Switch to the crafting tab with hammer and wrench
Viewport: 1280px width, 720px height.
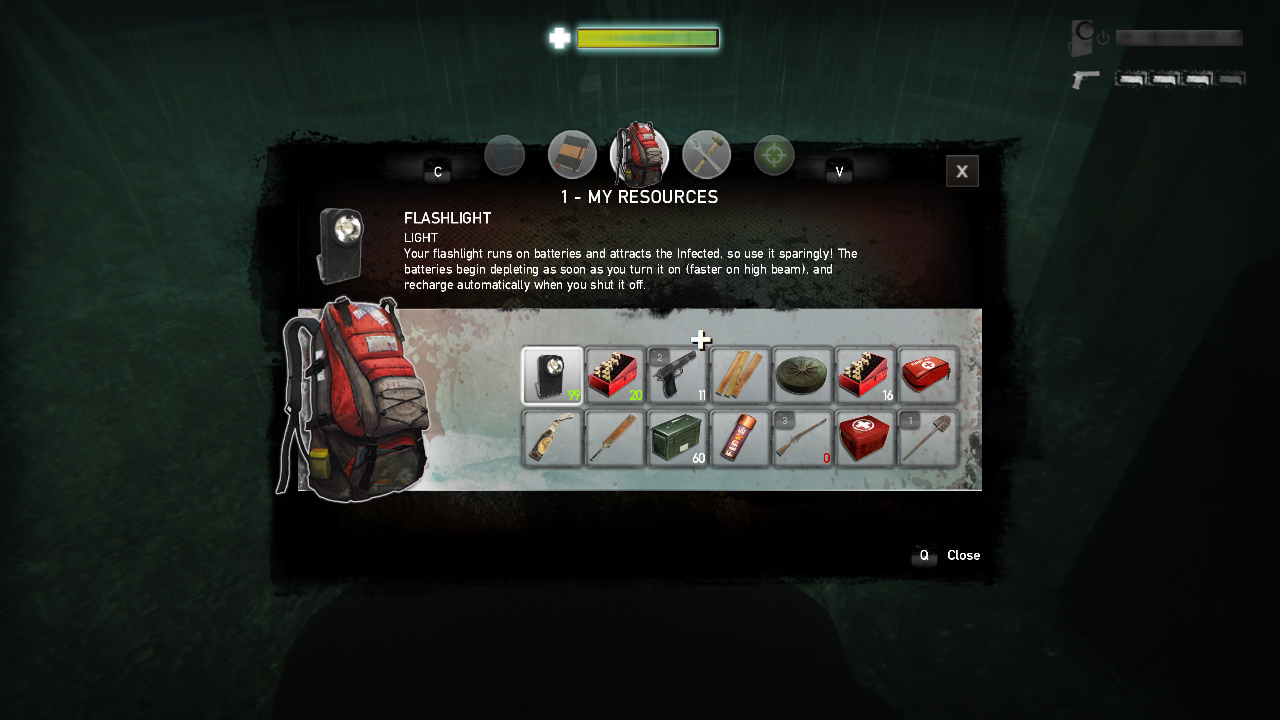[x=706, y=154]
